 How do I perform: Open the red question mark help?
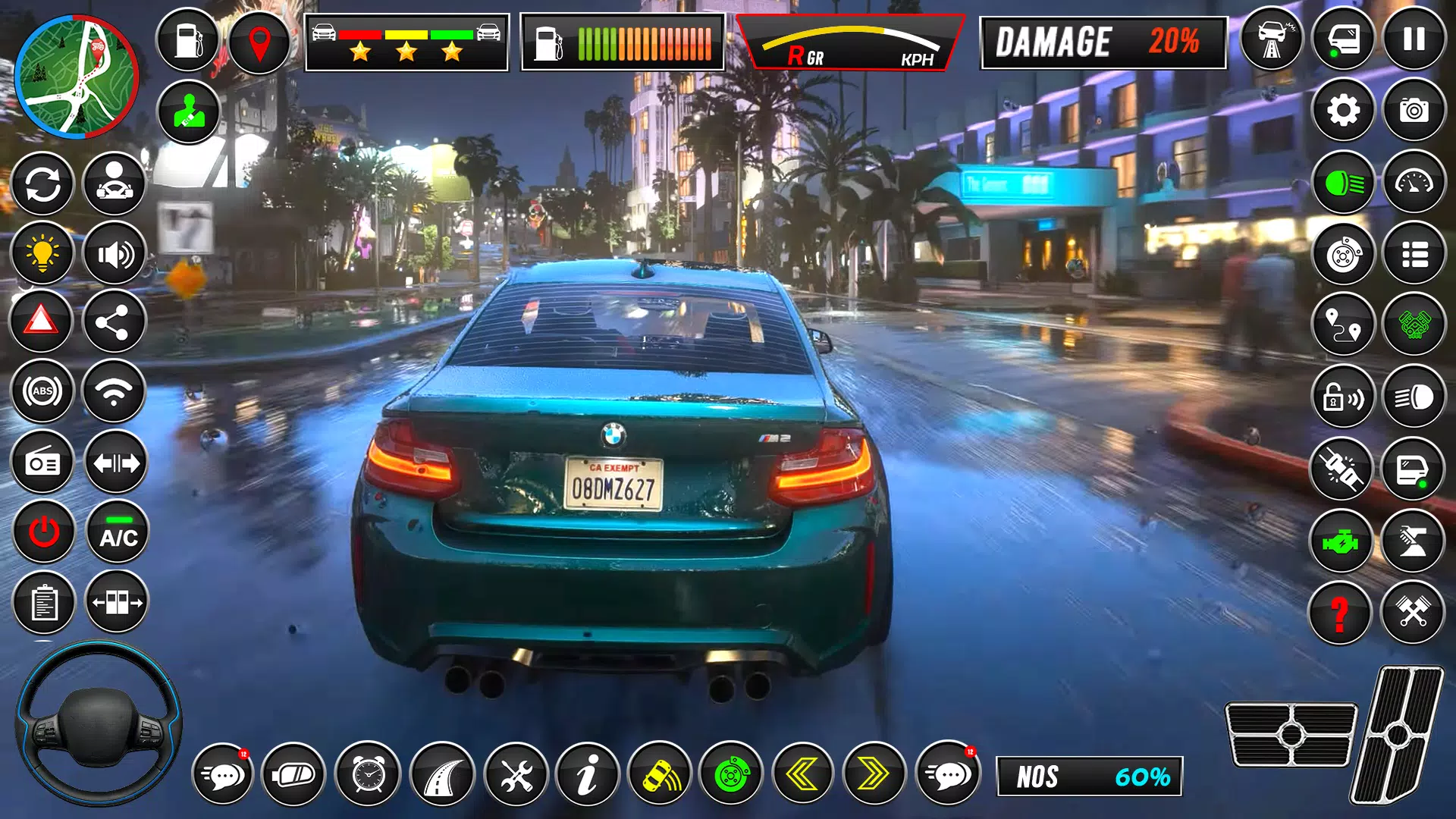(1340, 613)
